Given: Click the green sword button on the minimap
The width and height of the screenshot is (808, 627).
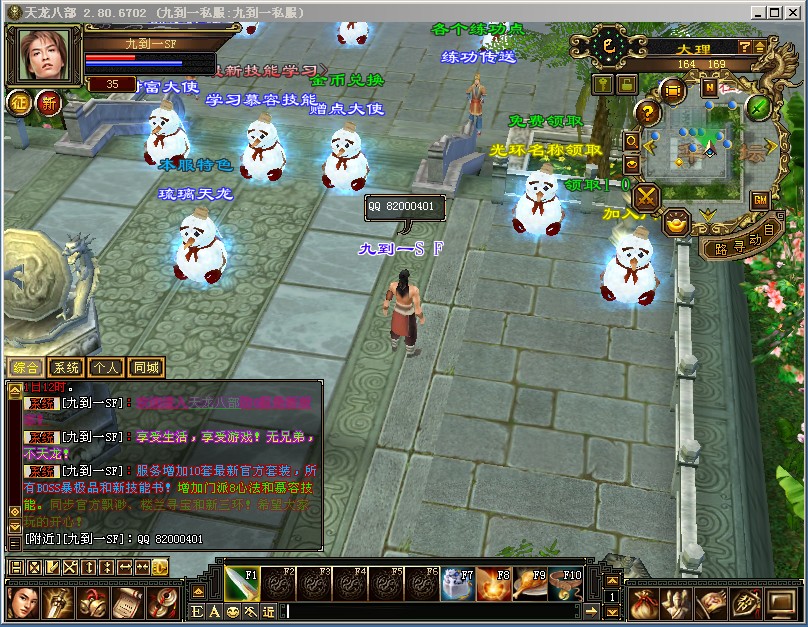Looking at the screenshot, I should [760, 106].
